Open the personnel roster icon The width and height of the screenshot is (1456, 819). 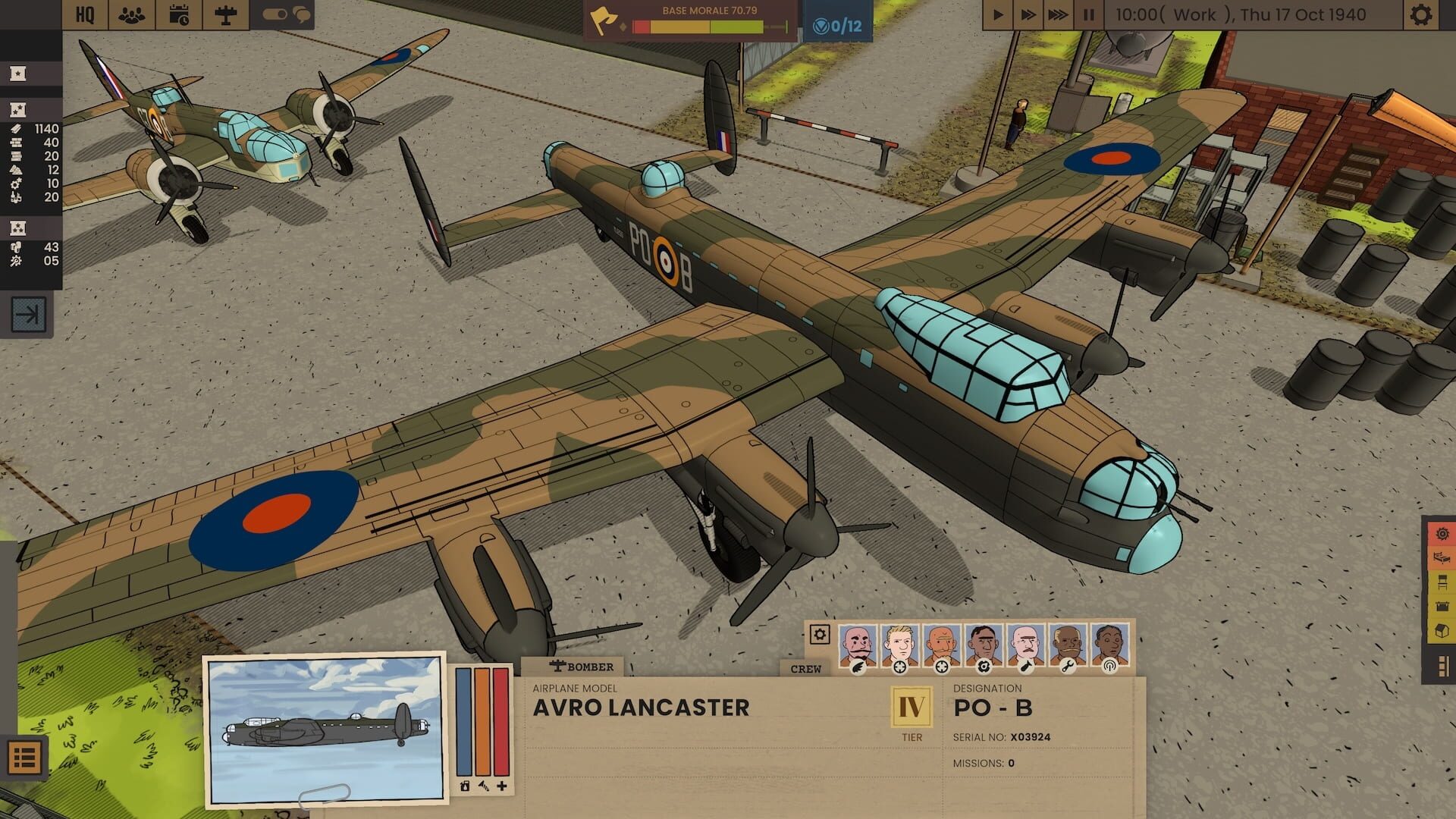point(131,13)
